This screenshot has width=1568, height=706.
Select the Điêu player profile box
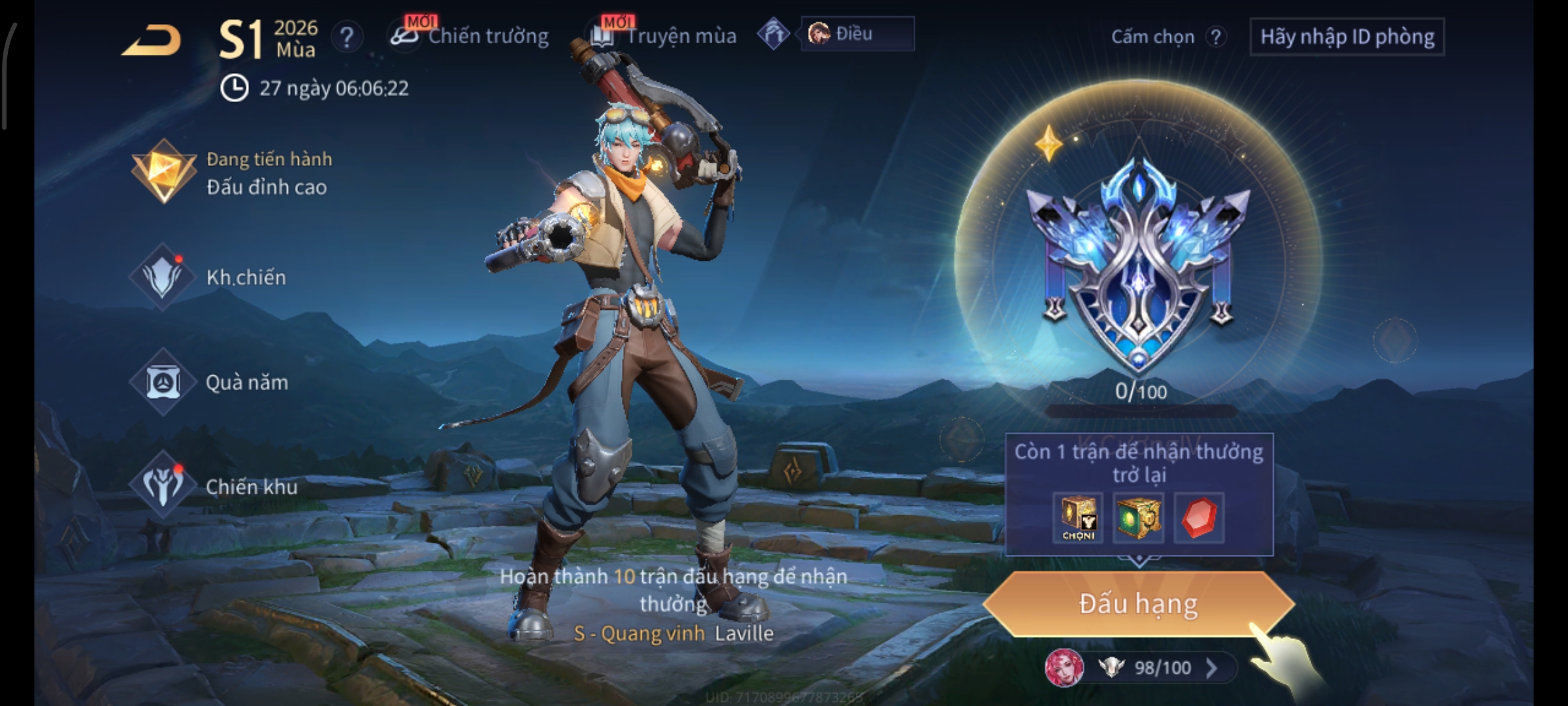pos(857,34)
